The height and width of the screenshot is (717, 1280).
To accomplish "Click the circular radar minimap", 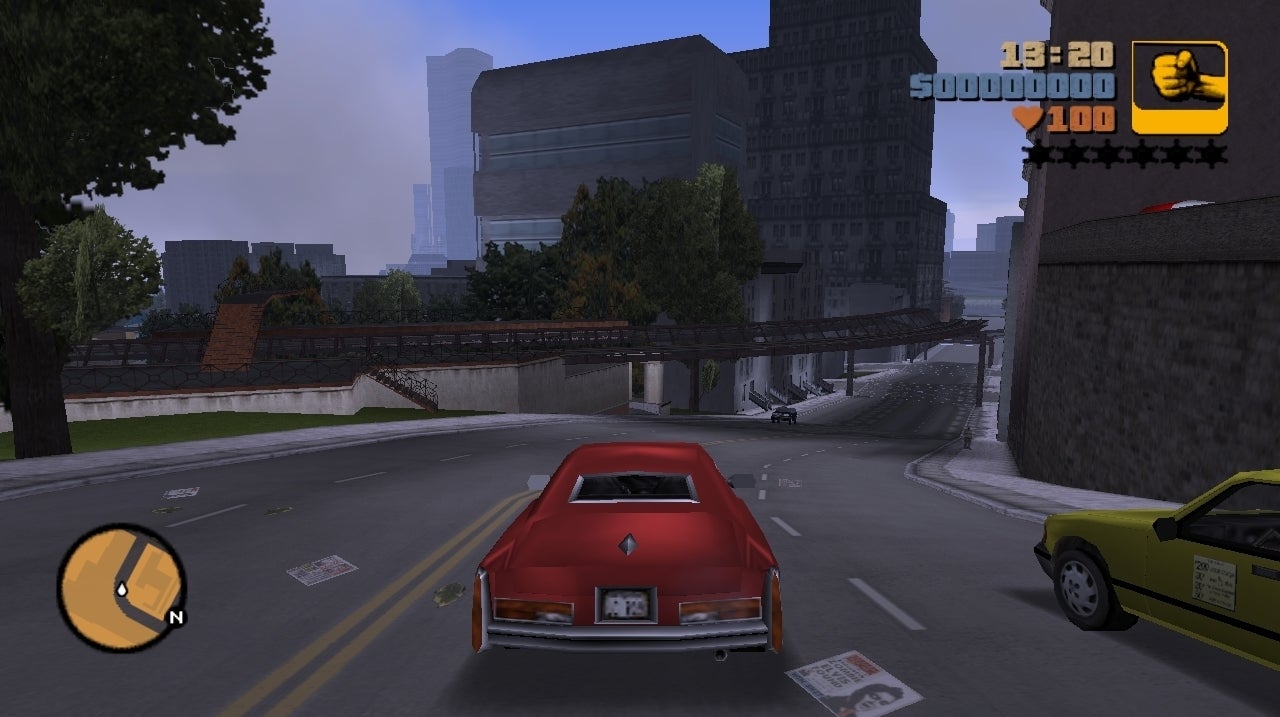I will (121, 587).
